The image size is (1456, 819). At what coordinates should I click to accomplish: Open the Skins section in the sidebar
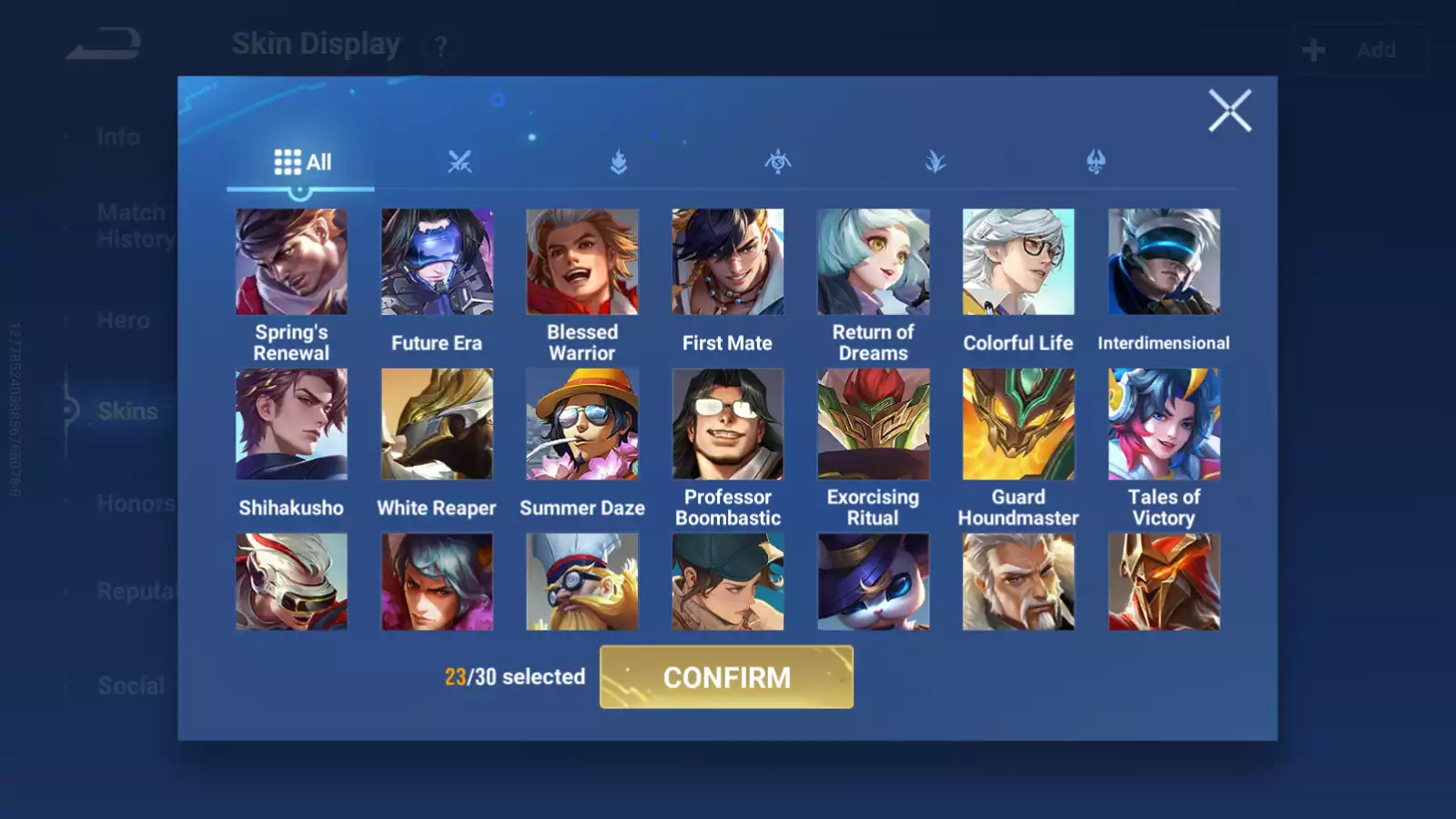[x=127, y=411]
